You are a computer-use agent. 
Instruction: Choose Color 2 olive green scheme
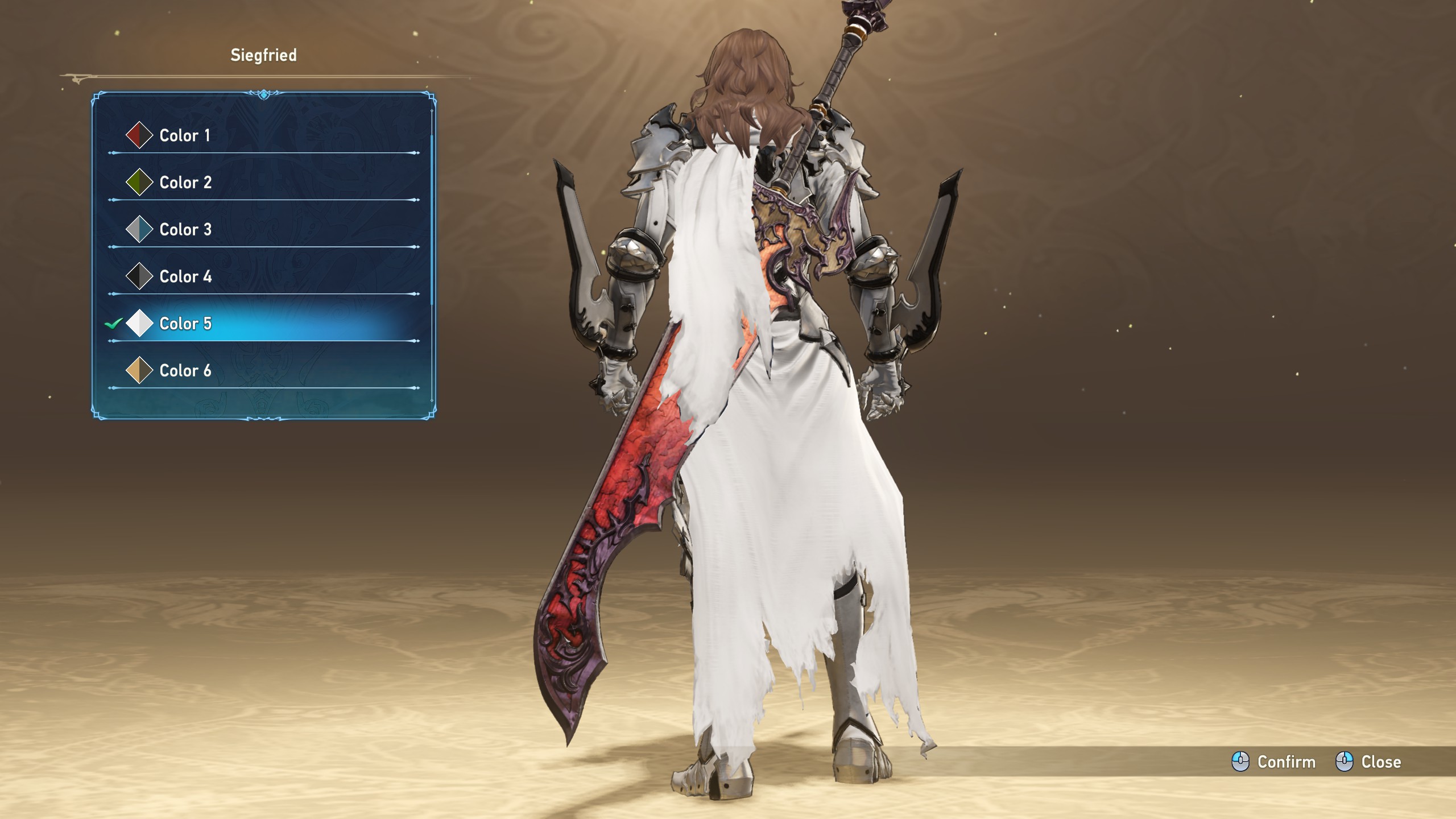(185, 183)
